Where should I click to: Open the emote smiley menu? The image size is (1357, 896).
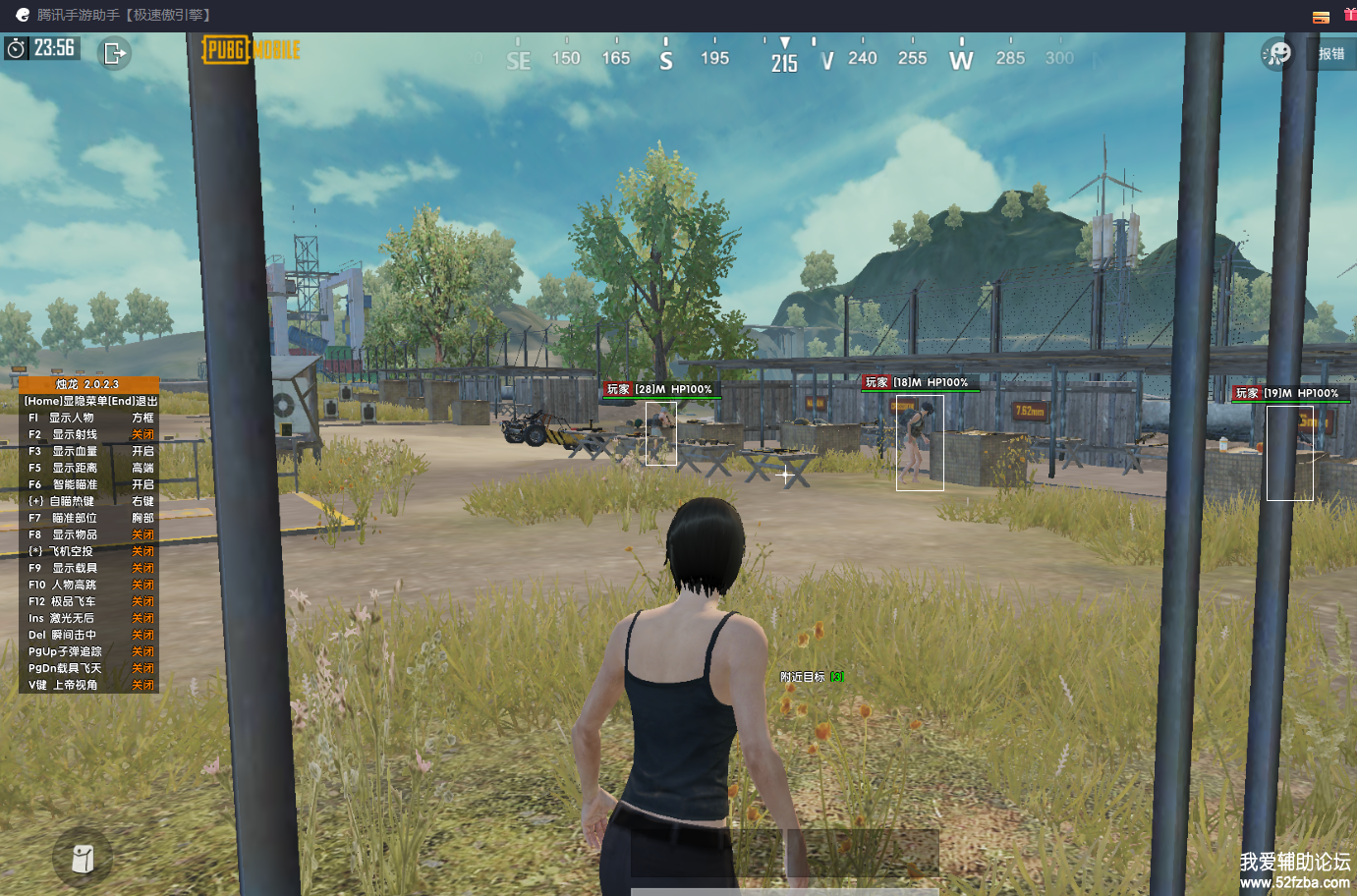pos(1277,53)
